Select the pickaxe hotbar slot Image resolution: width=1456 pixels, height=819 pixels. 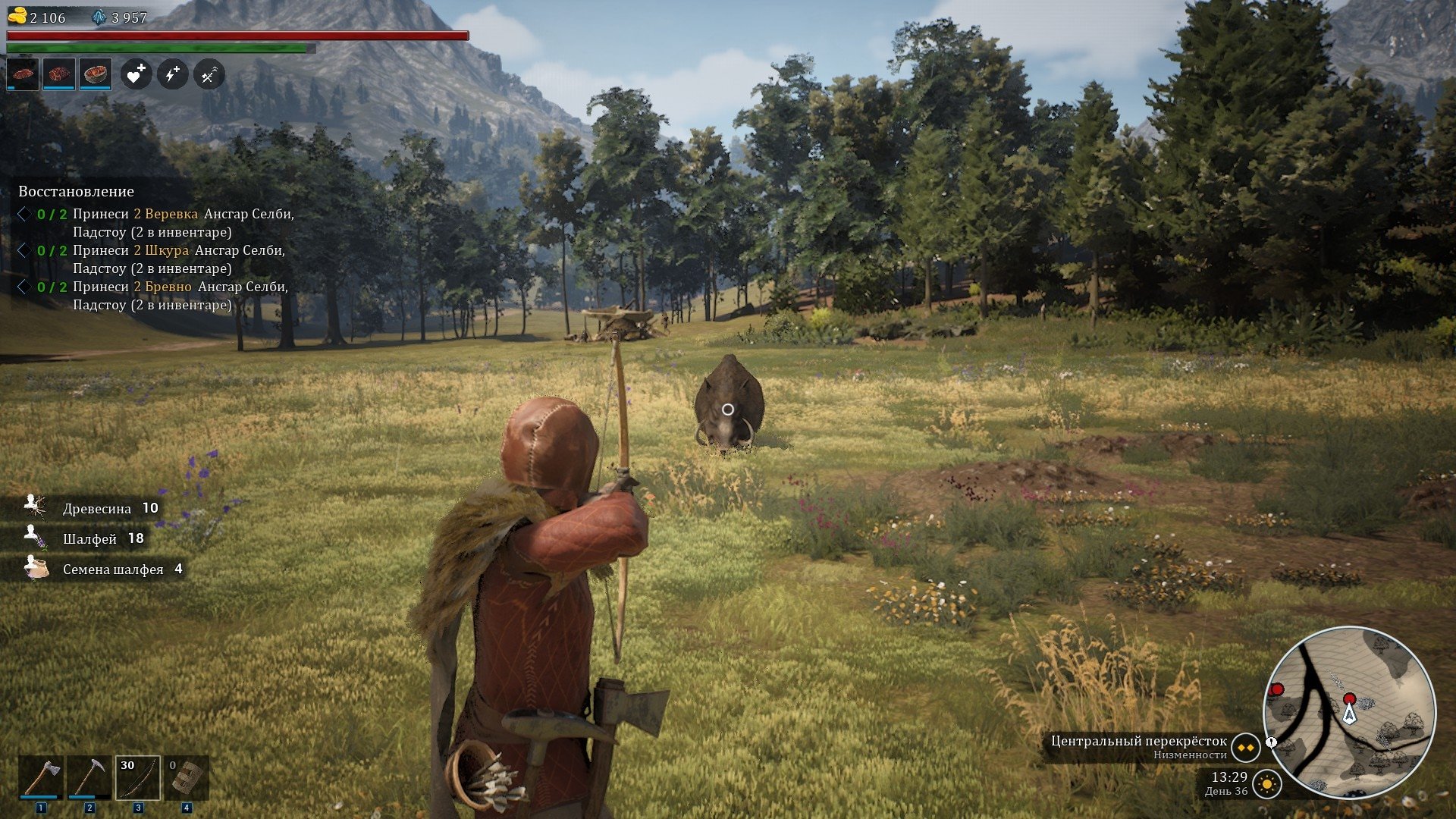pyautogui.click(x=89, y=777)
